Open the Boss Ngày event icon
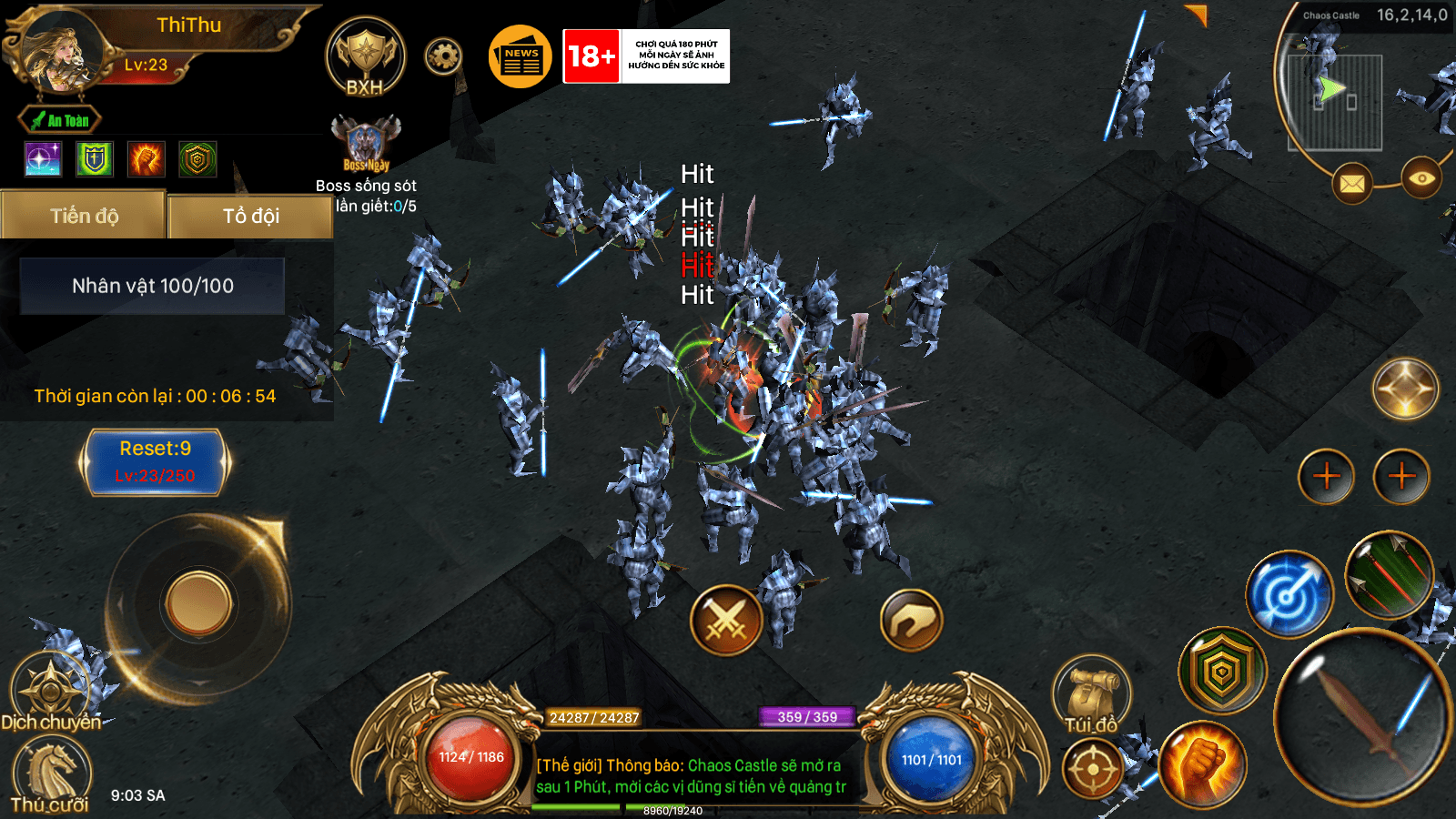This screenshot has width=1456, height=819. coord(366,144)
